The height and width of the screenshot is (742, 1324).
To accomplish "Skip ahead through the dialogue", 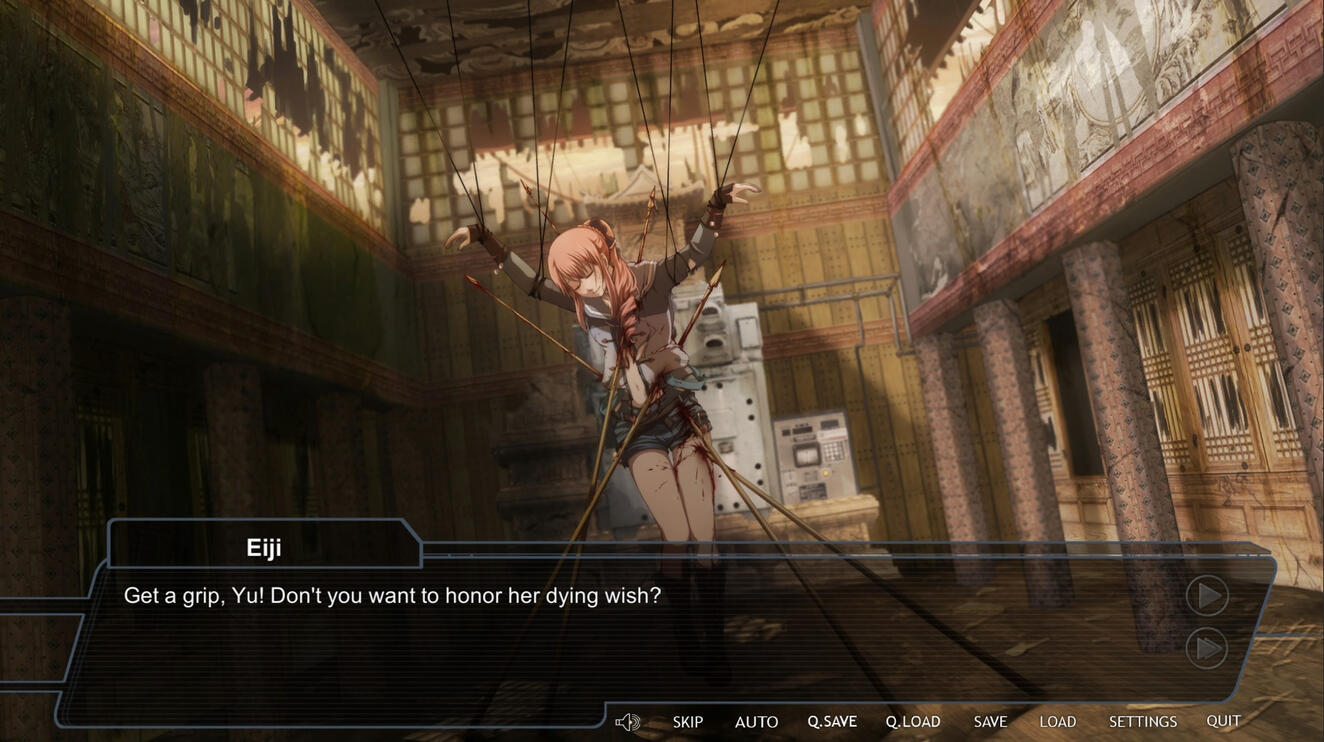I will pos(688,721).
